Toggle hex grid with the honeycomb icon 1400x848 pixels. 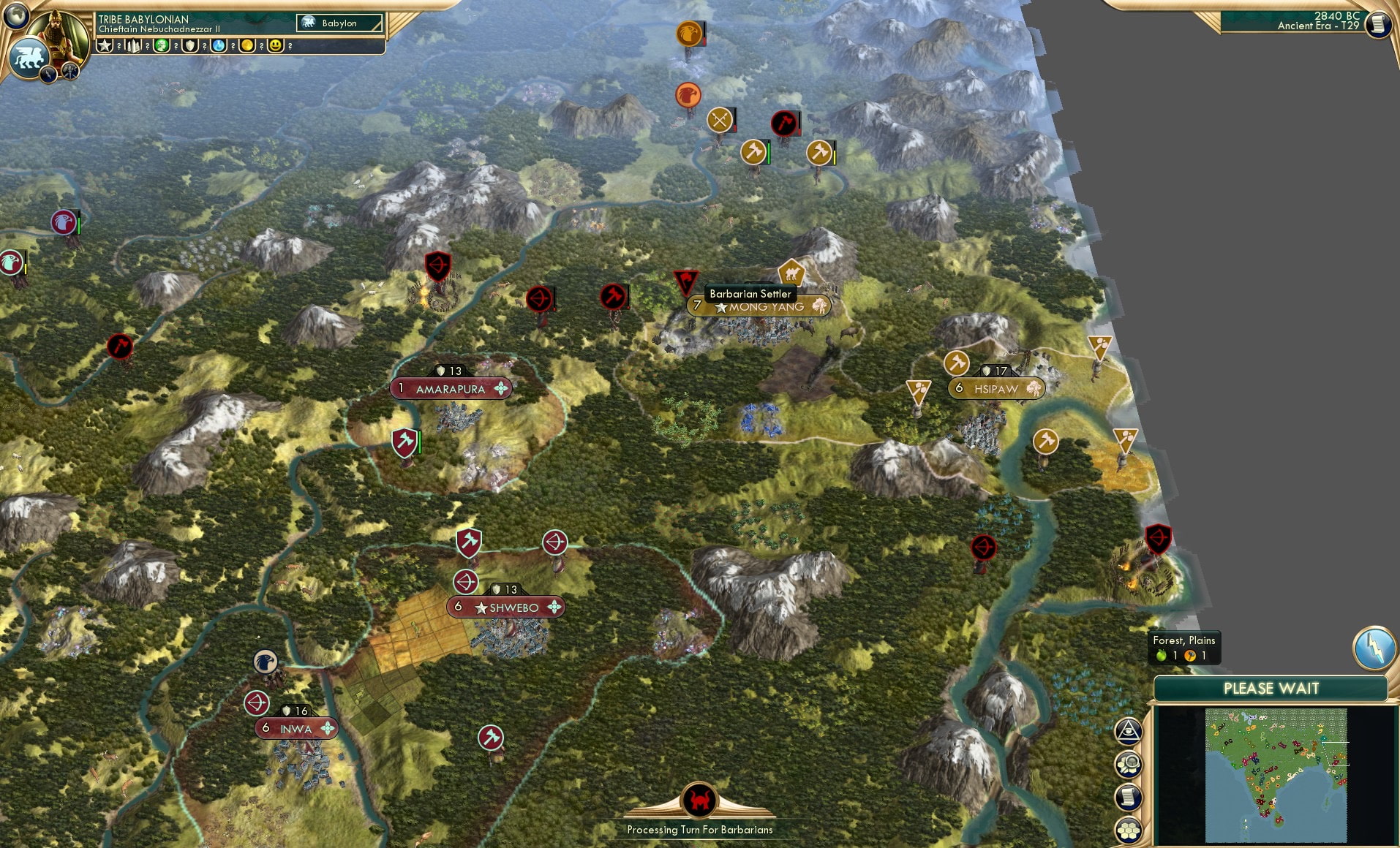point(1128,830)
